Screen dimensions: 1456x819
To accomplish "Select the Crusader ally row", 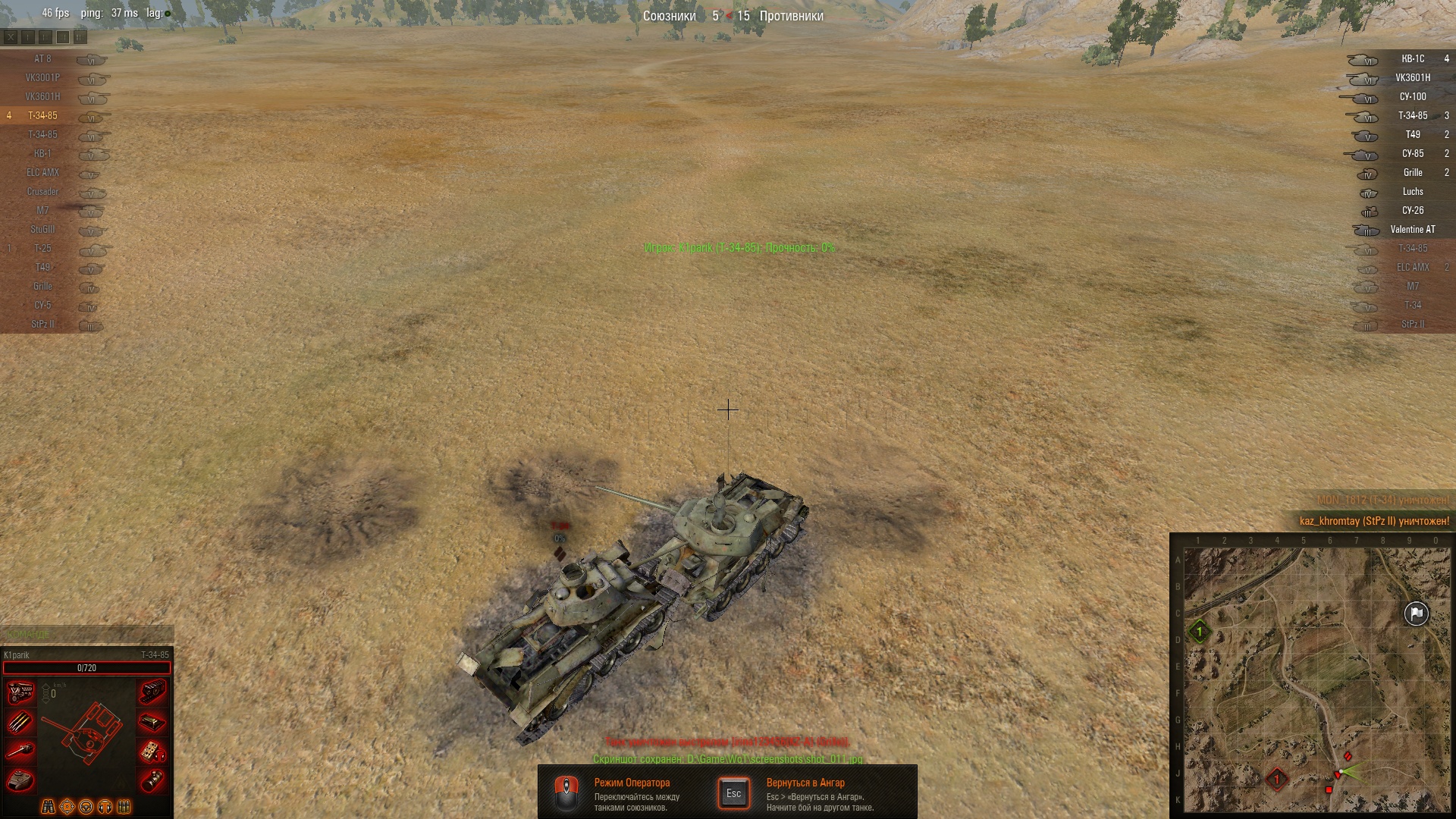I will [x=43, y=192].
